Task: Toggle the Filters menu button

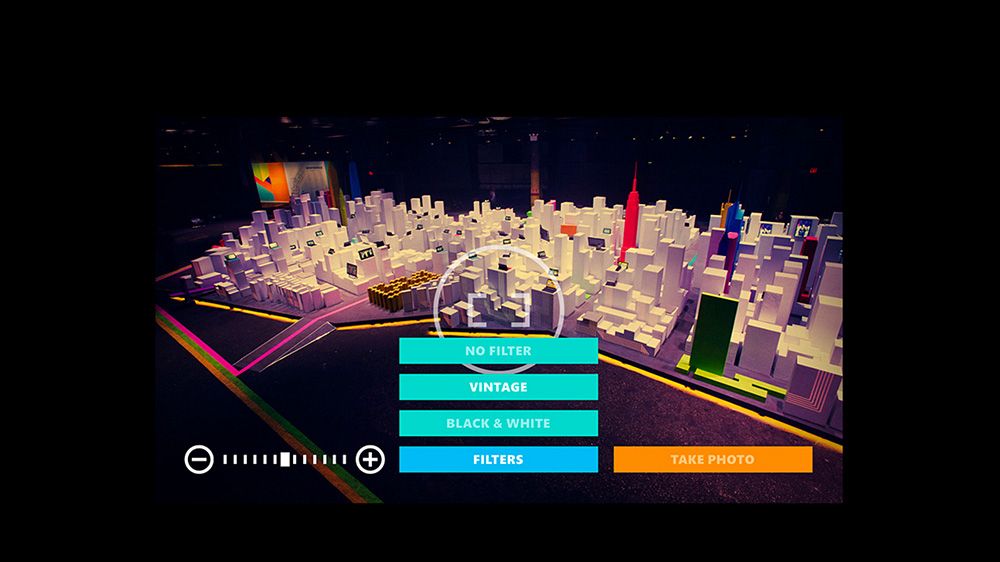Action: click(x=498, y=459)
